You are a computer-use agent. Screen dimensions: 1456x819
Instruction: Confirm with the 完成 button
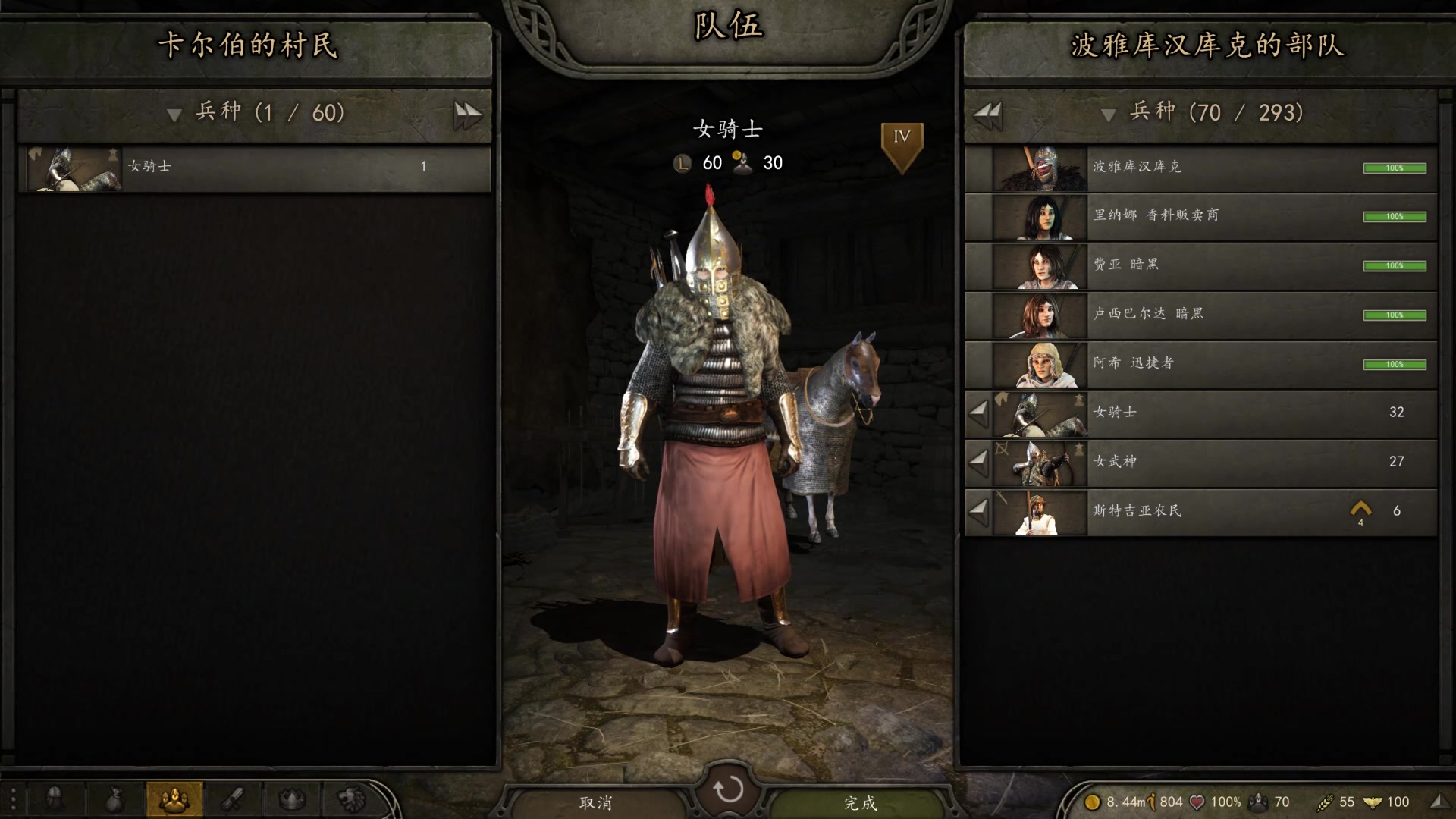860,802
